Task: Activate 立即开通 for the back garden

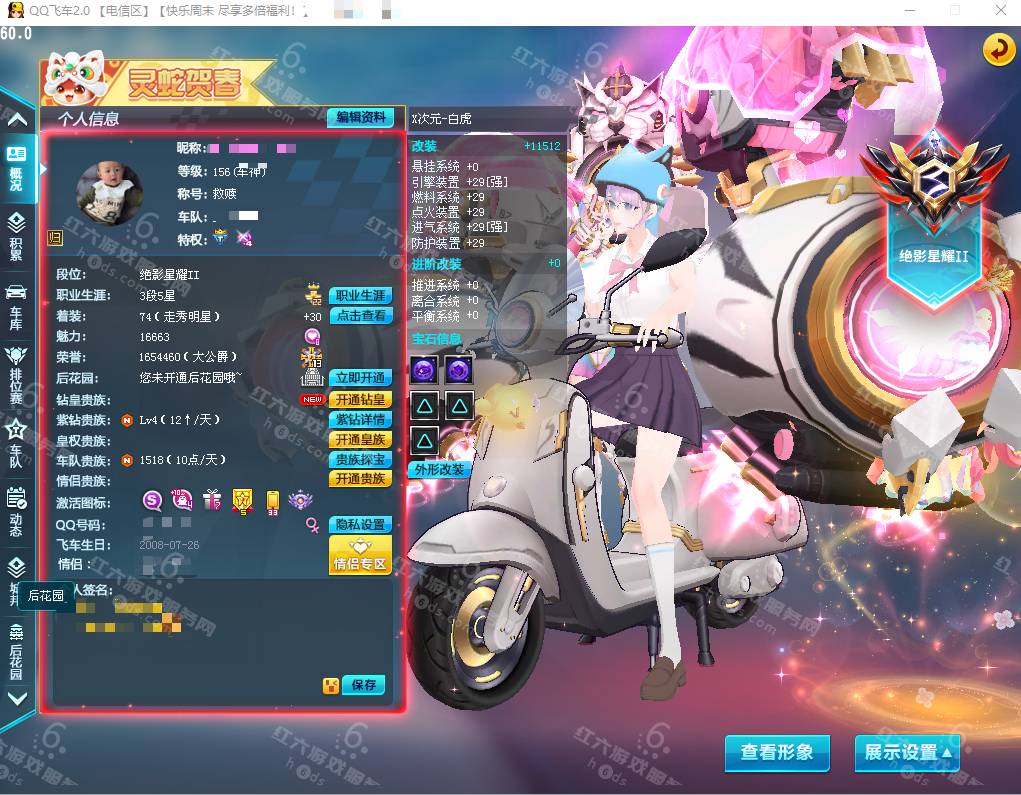Action: (360, 378)
